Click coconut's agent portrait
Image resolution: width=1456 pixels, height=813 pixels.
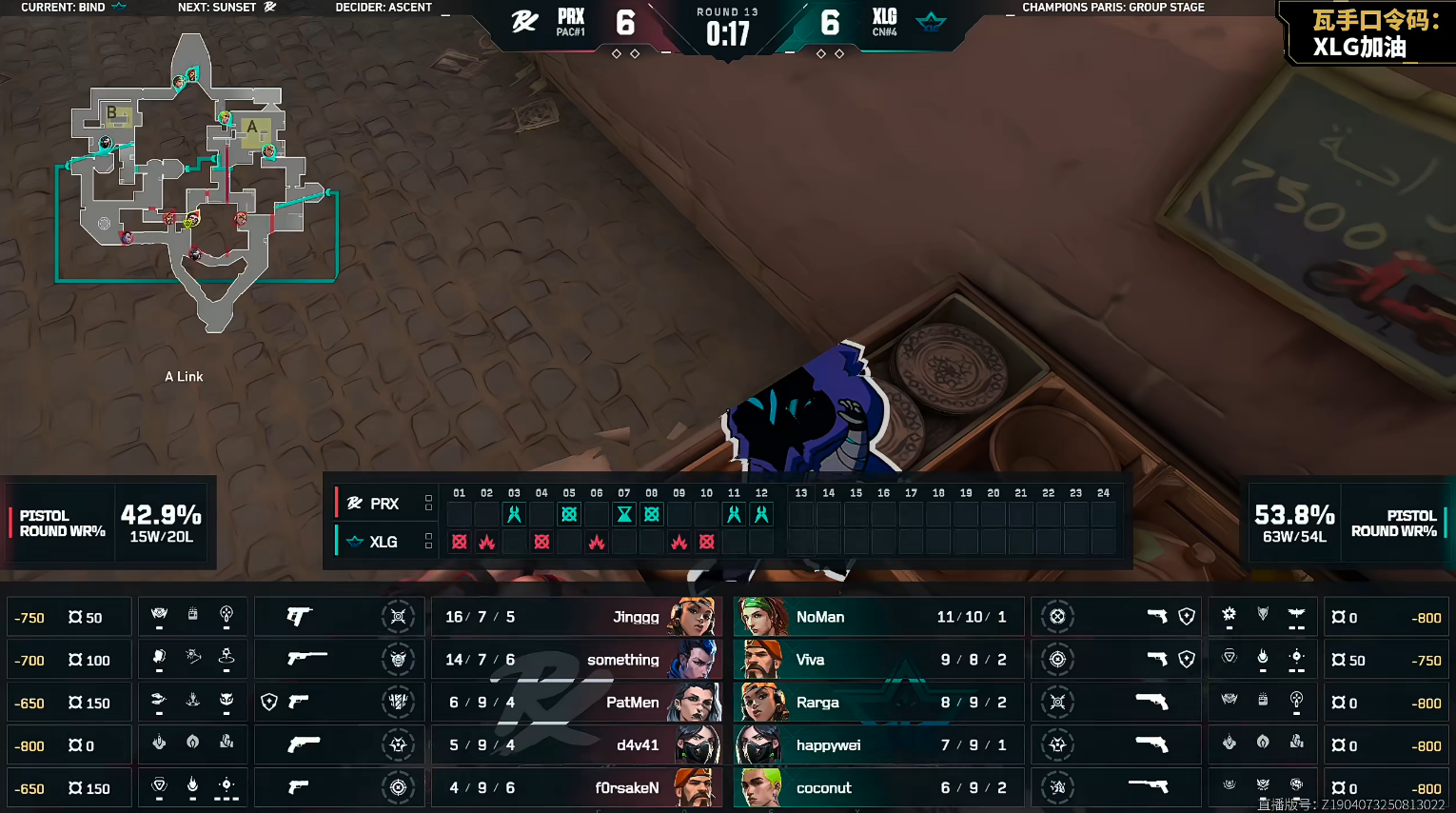coord(763,788)
